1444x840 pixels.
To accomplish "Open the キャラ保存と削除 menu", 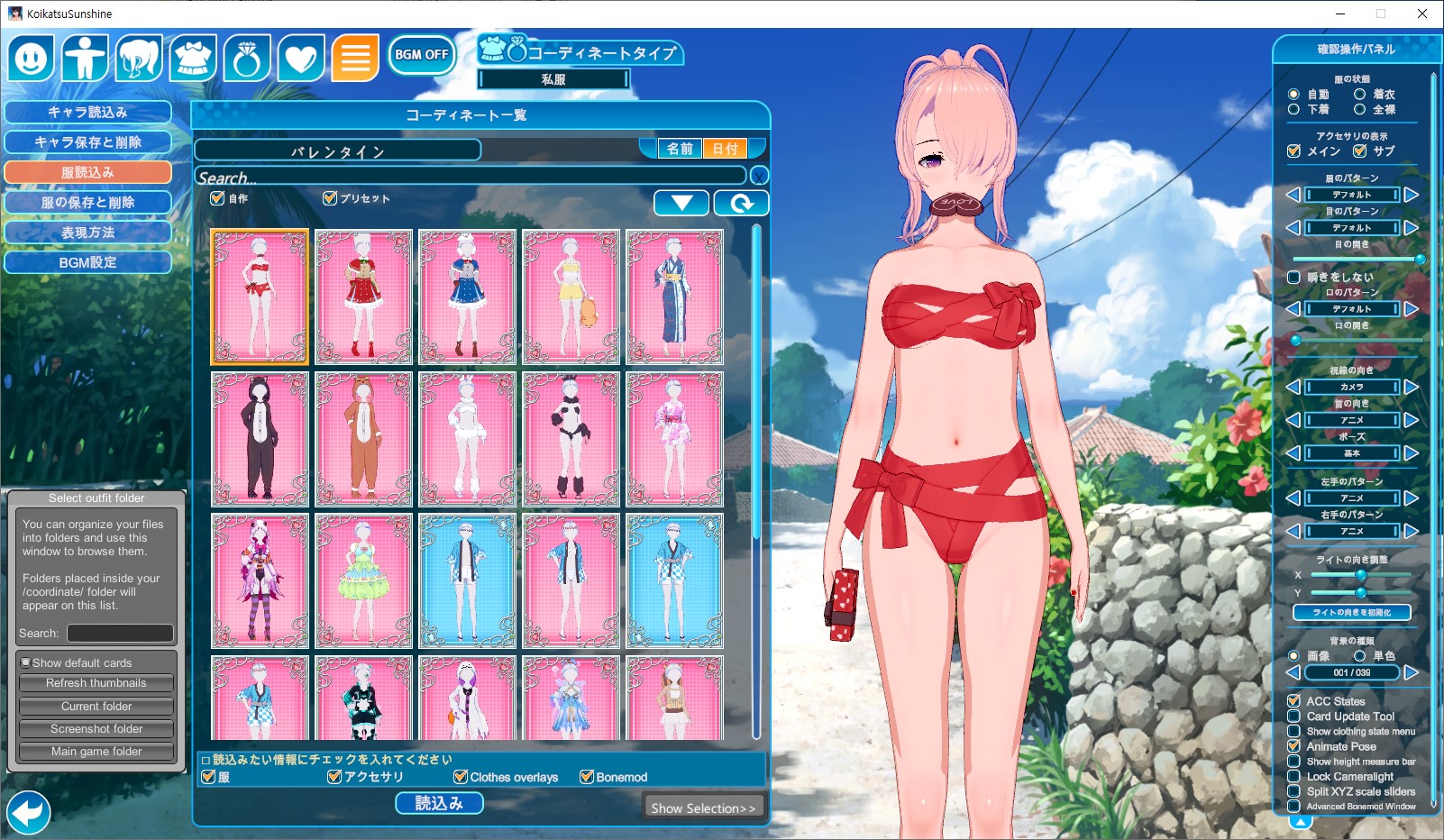I will pos(87,142).
